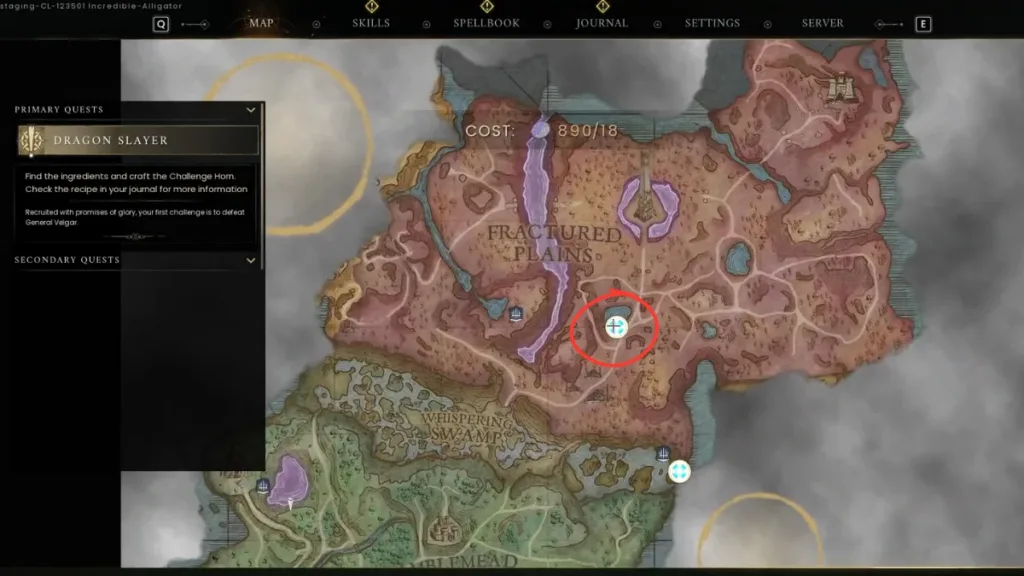Select the gate marker beside the purple river

tap(516, 315)
